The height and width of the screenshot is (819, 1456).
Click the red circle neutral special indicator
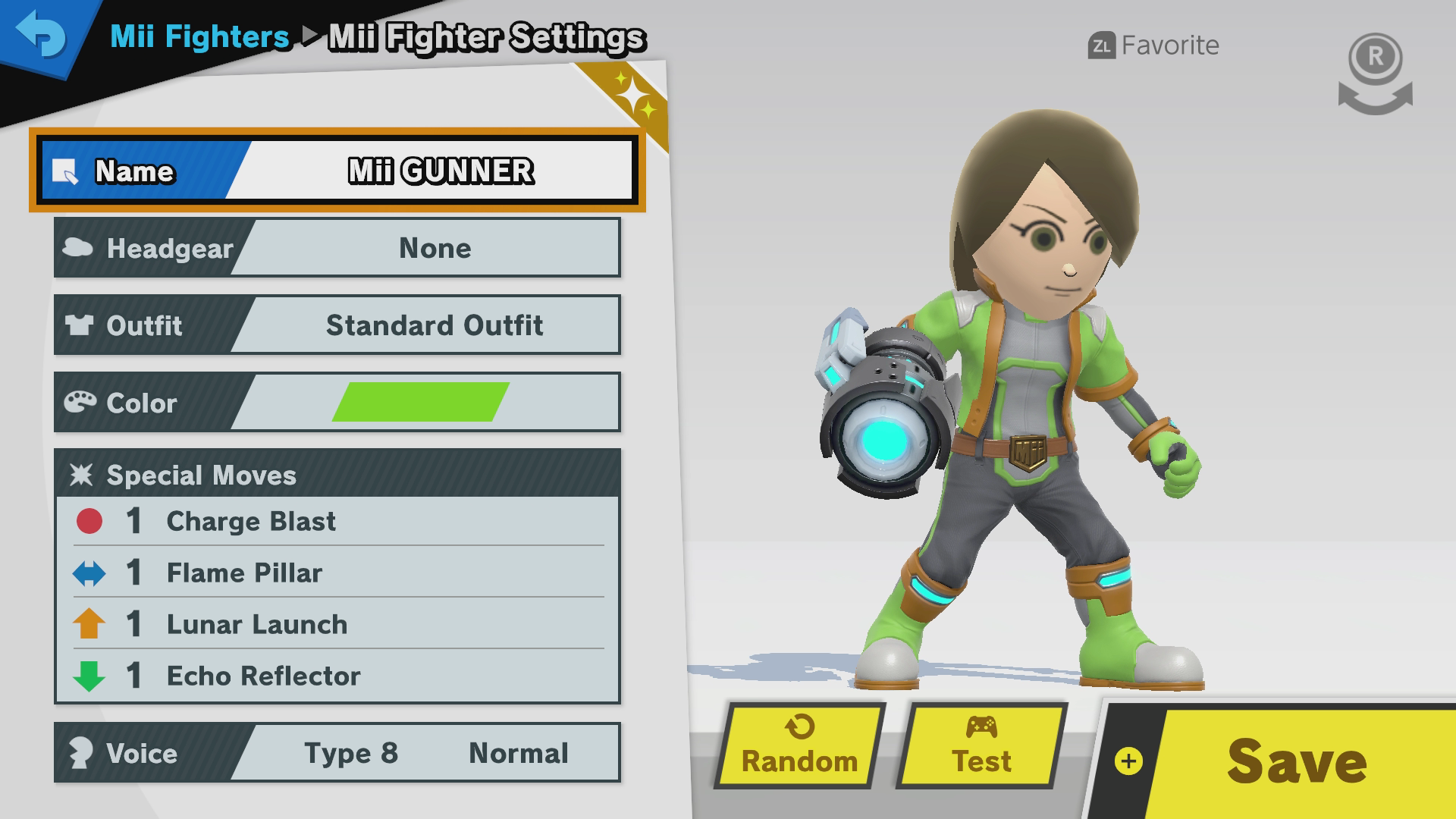point(89,521)
